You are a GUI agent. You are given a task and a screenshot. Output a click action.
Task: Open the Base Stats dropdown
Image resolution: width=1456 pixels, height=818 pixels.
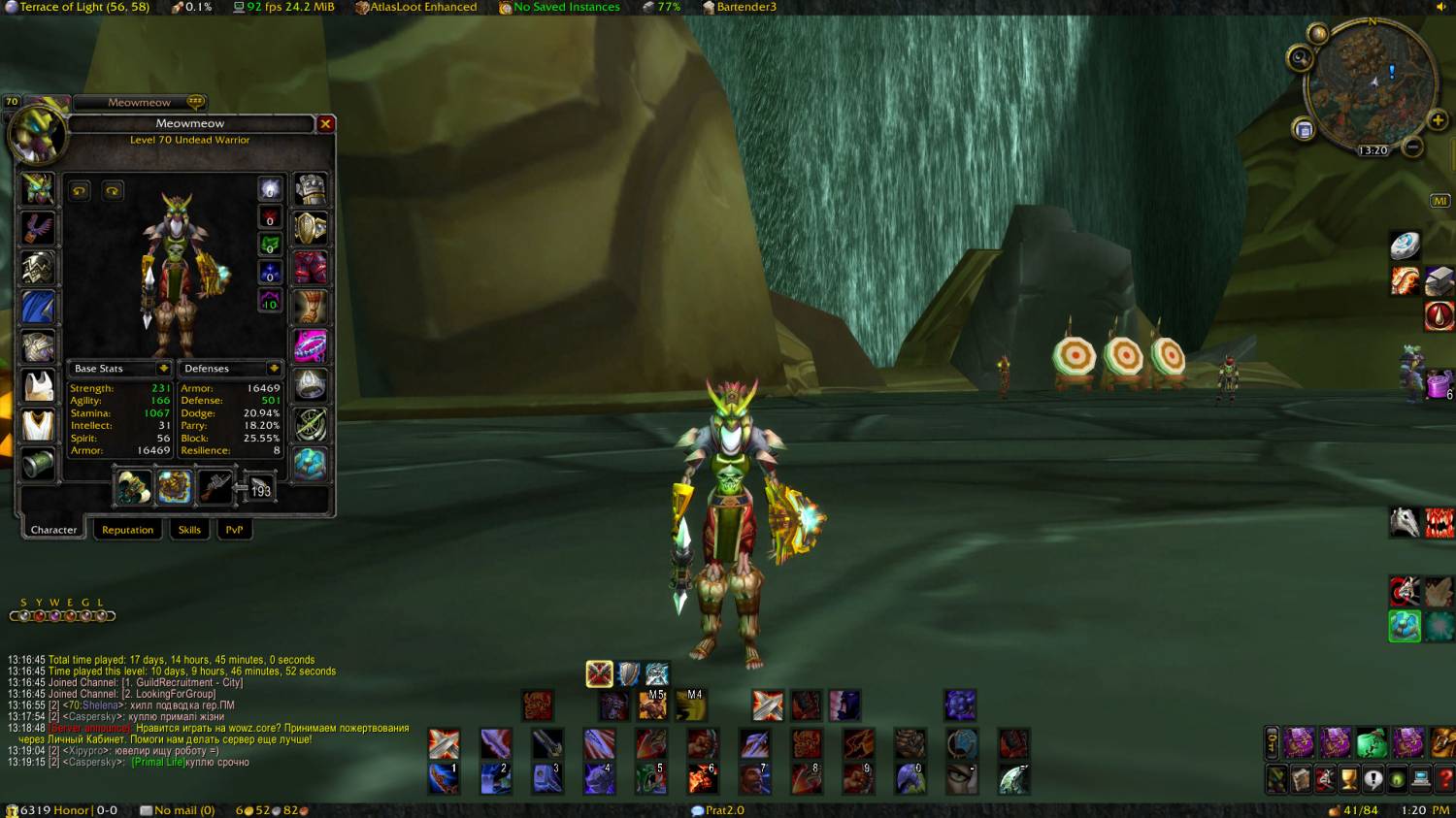point(163,369)
